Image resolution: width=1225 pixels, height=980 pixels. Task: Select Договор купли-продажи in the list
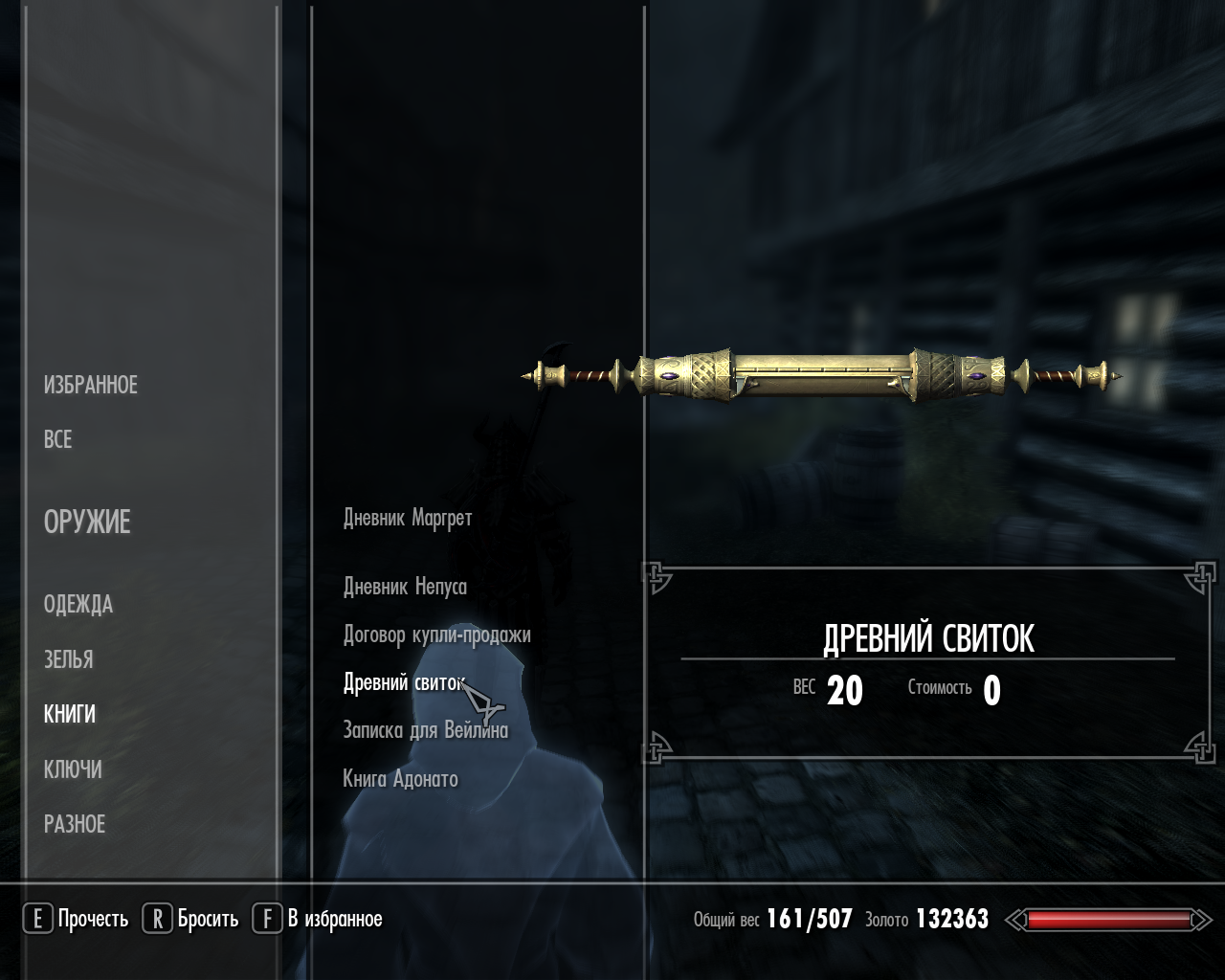[x=436, y=635]
